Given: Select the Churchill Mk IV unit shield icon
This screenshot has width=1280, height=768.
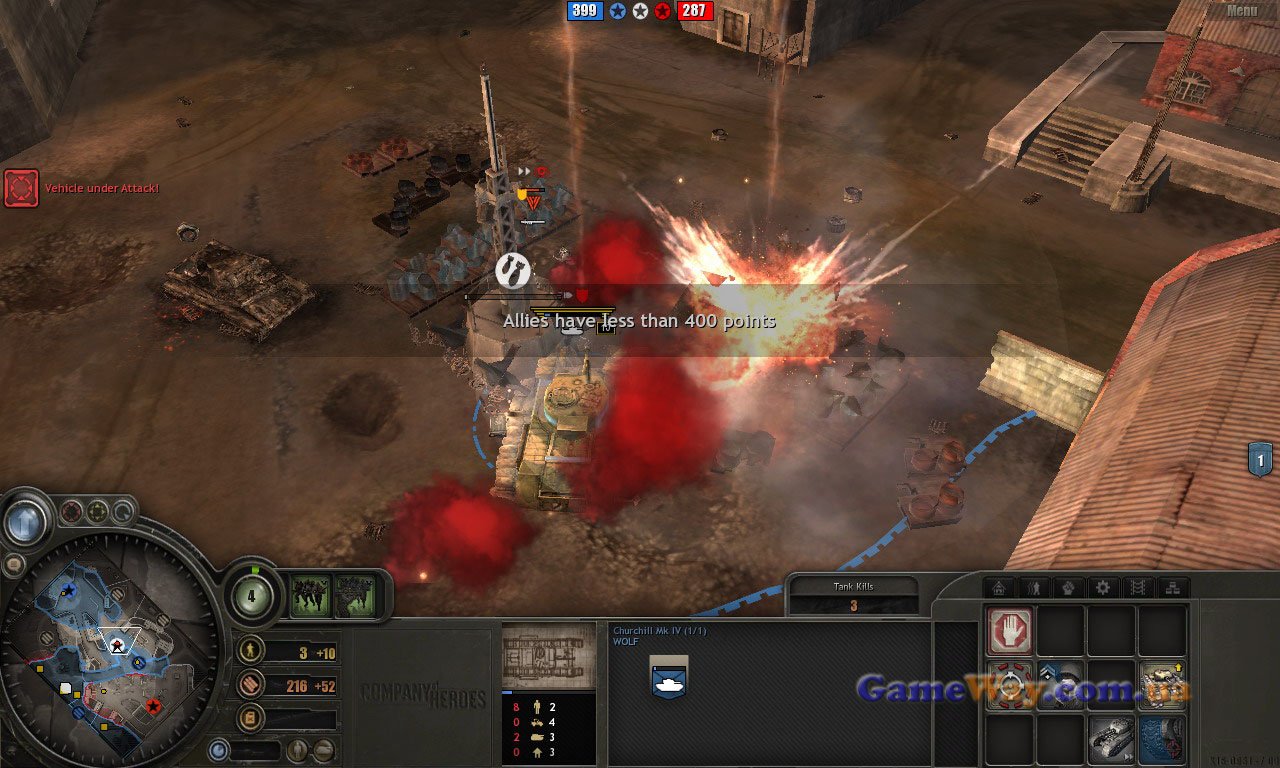Looking at the screenshot, I should (668, 677).
